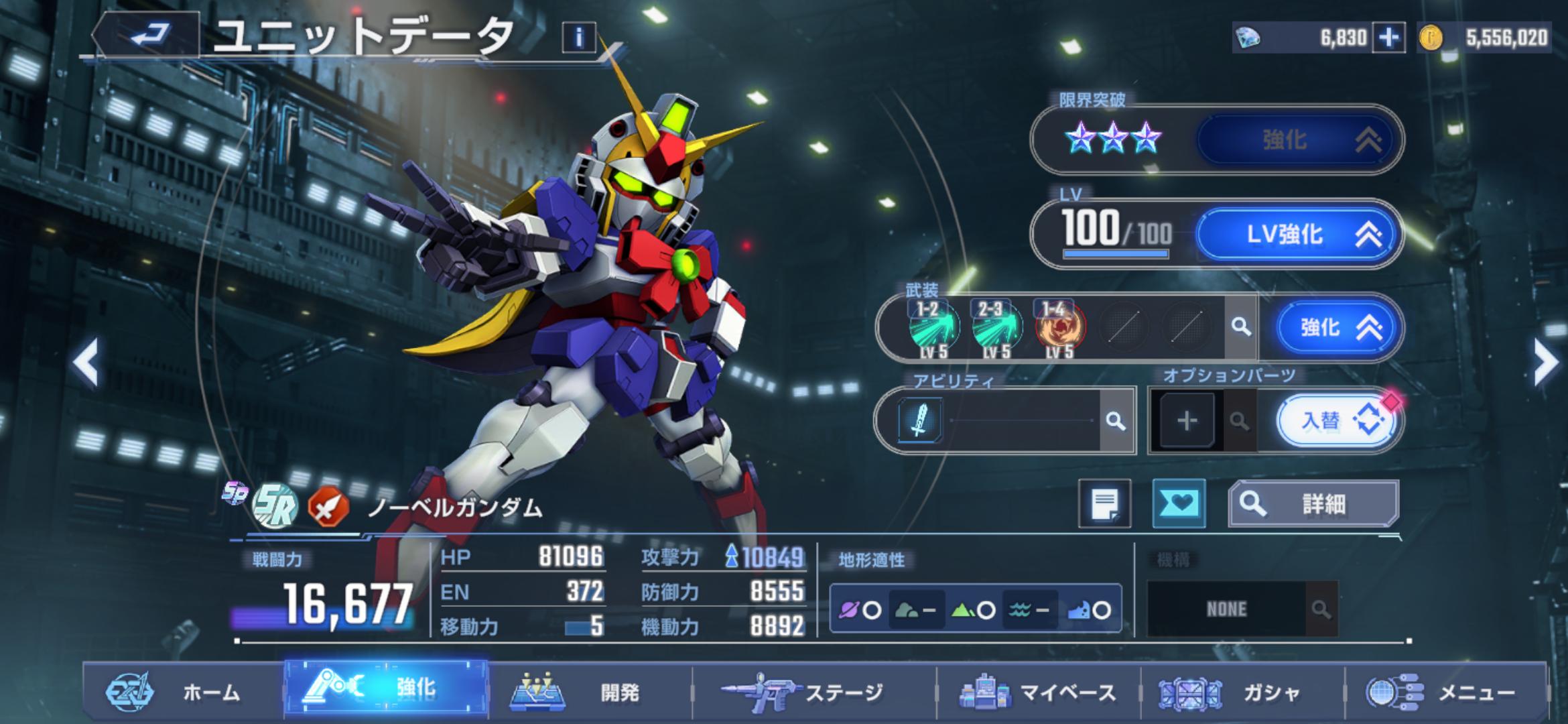Inspect weapons with the 武装 magnifier

coord(1241,327)
